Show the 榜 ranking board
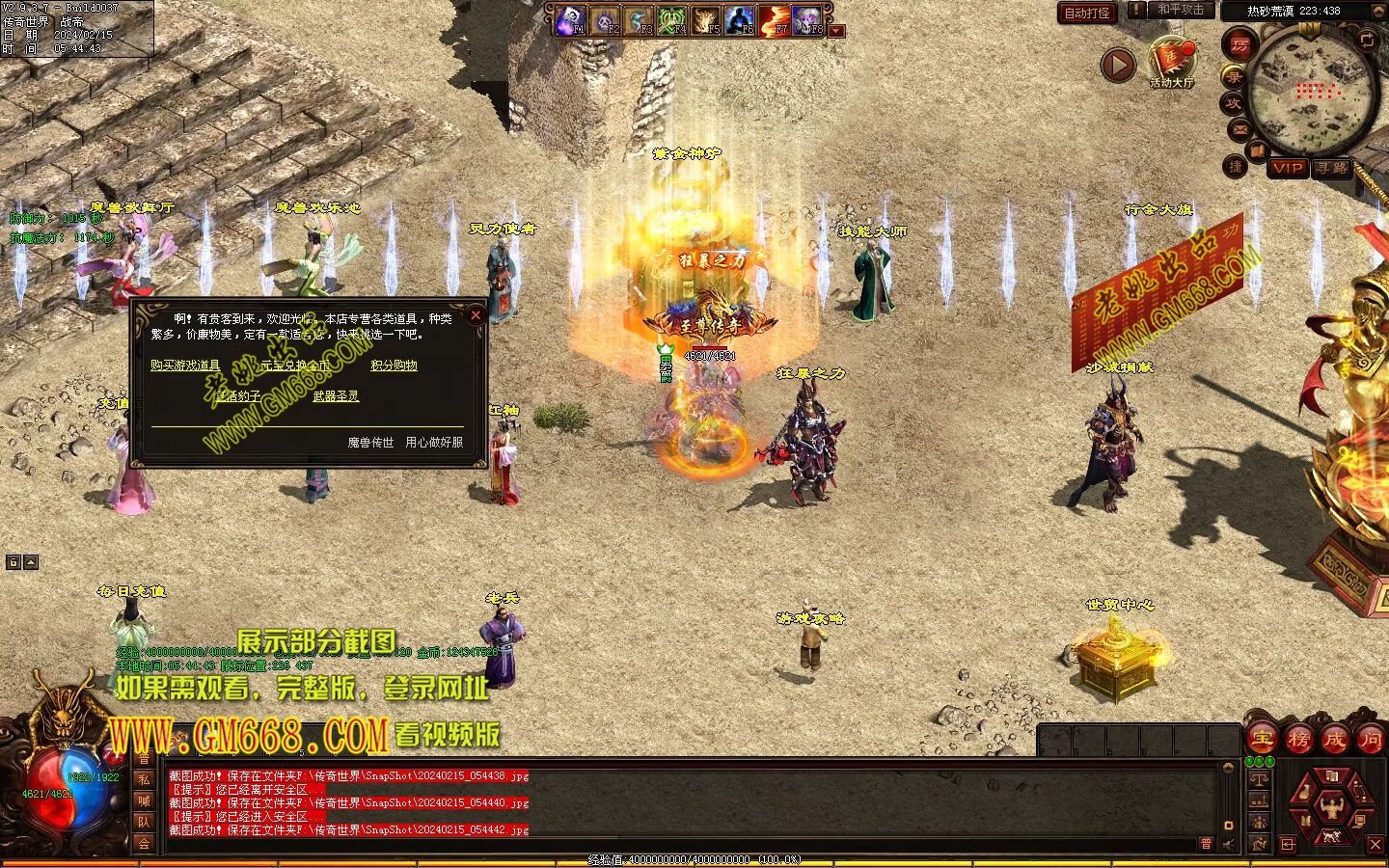The image size is (1389, 868). [x=1298, y=740]
